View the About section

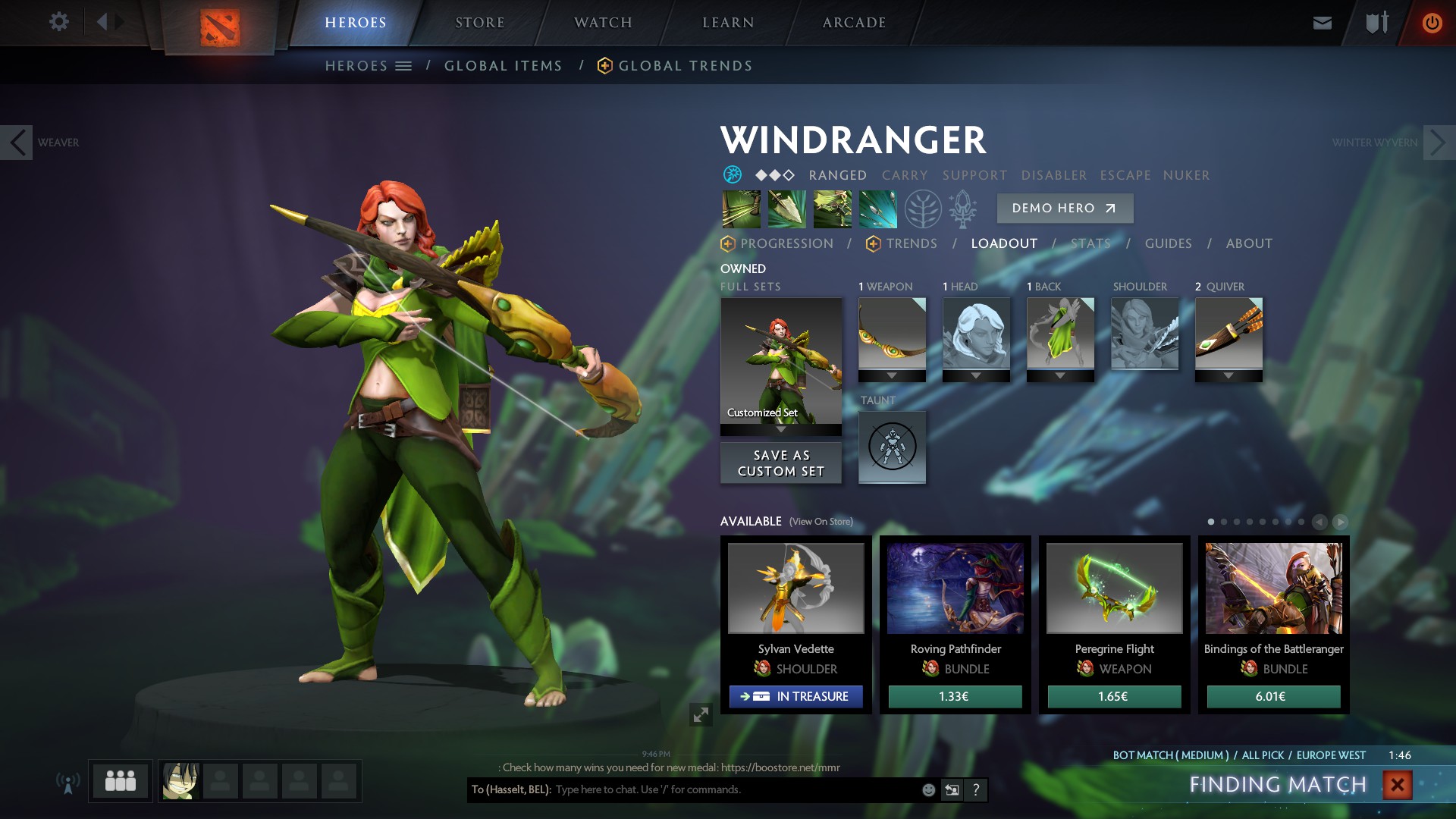tap(1249, 243)
